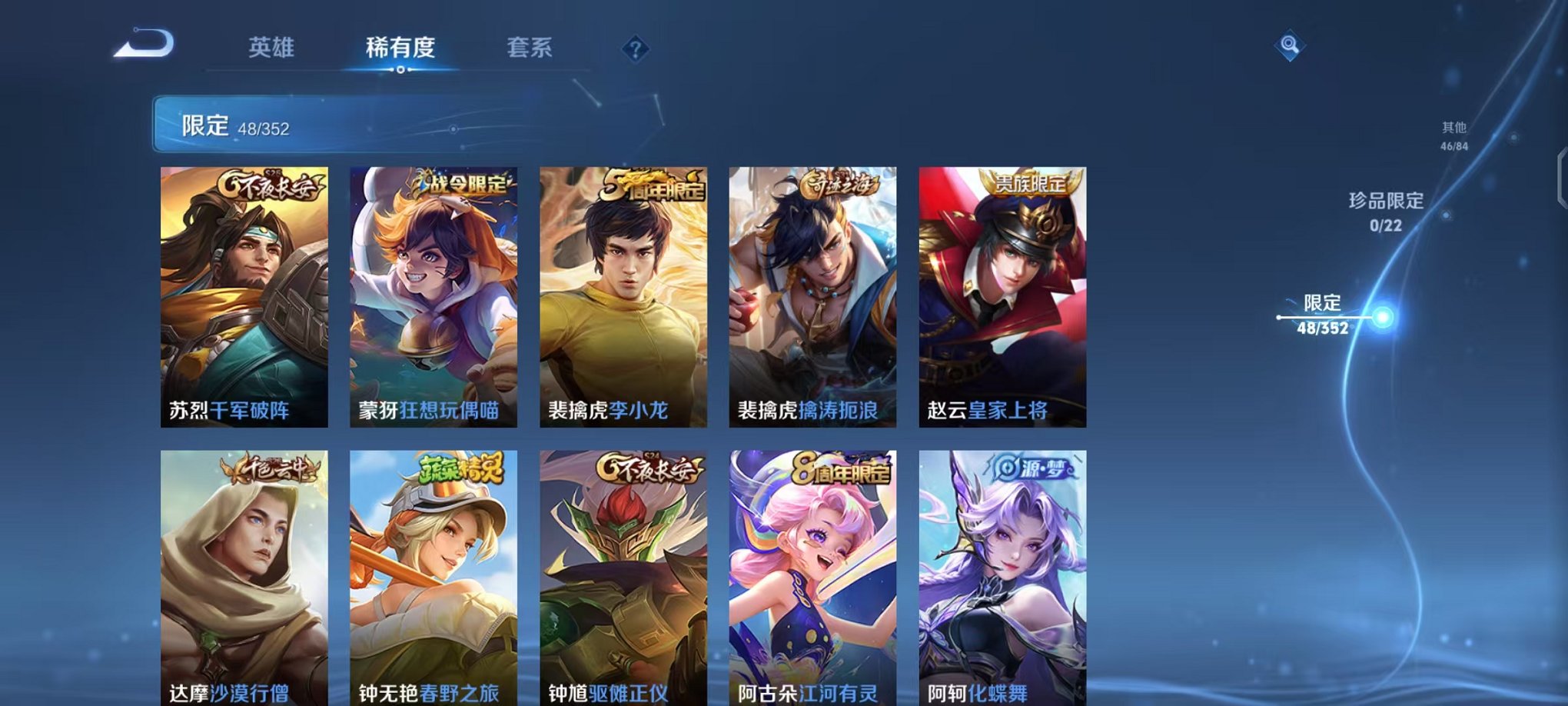1568x706 pixels.
Task: Jump to the 其他 46/84 section
Action: [x=1454, y=135]
